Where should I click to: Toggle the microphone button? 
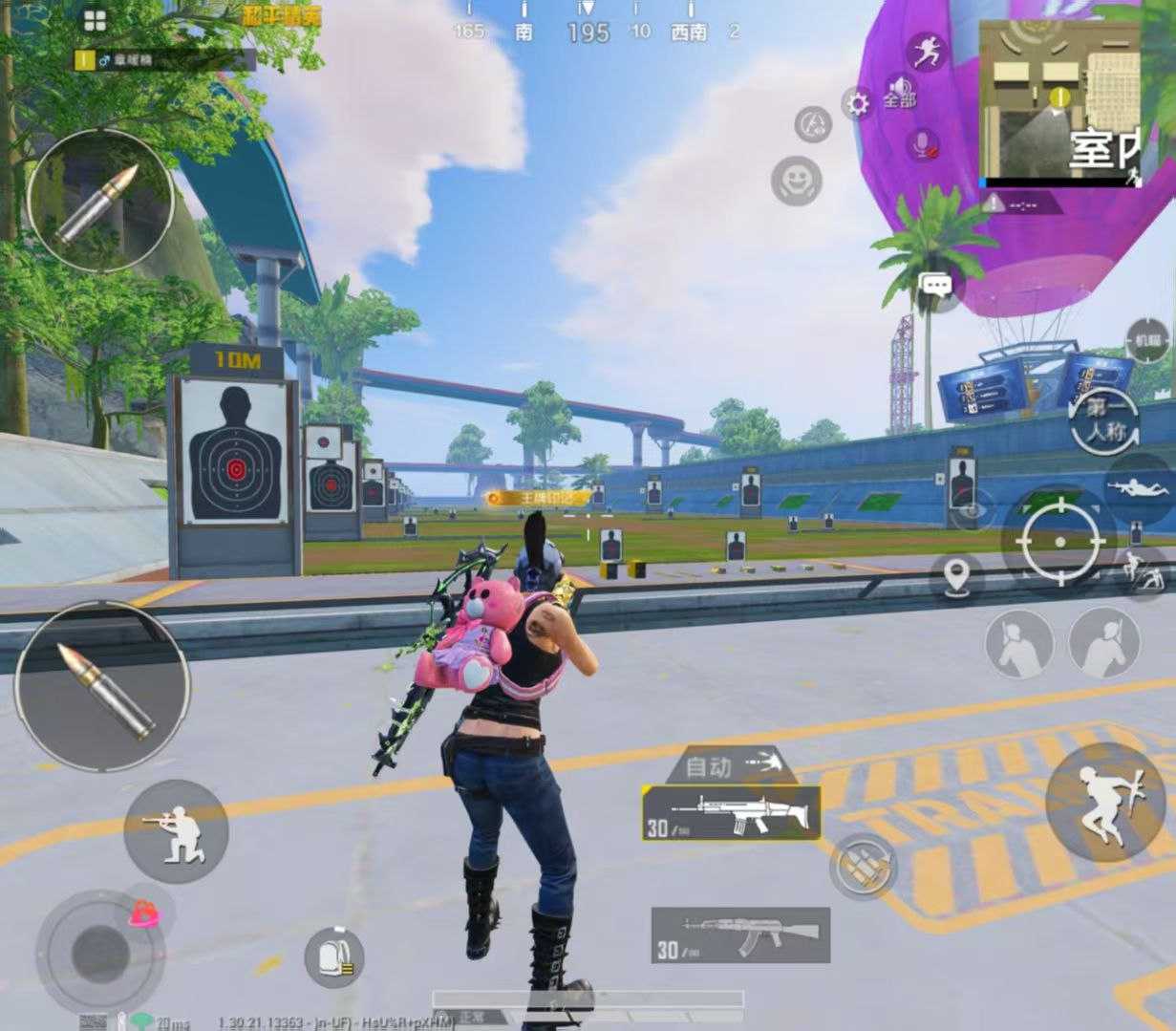(x=922, y=145)
